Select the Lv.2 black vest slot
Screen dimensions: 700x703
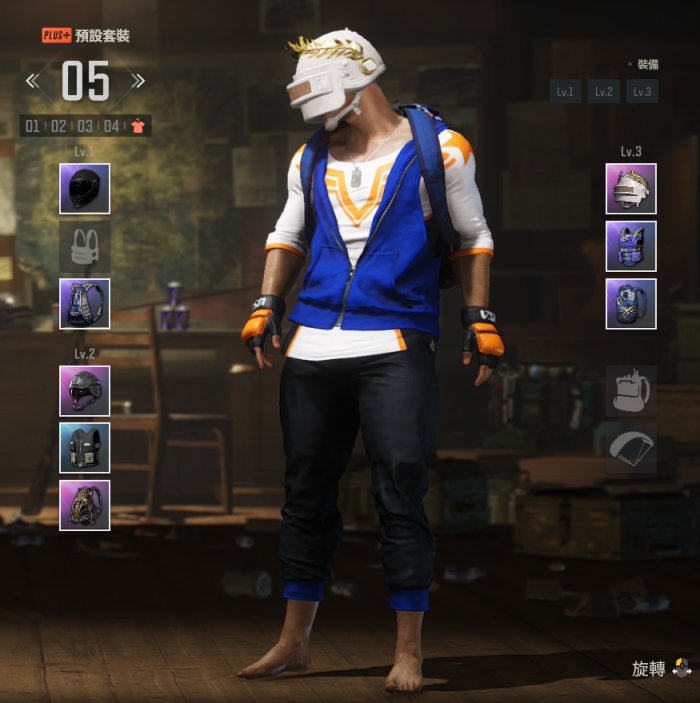click(x=85, y=447)
